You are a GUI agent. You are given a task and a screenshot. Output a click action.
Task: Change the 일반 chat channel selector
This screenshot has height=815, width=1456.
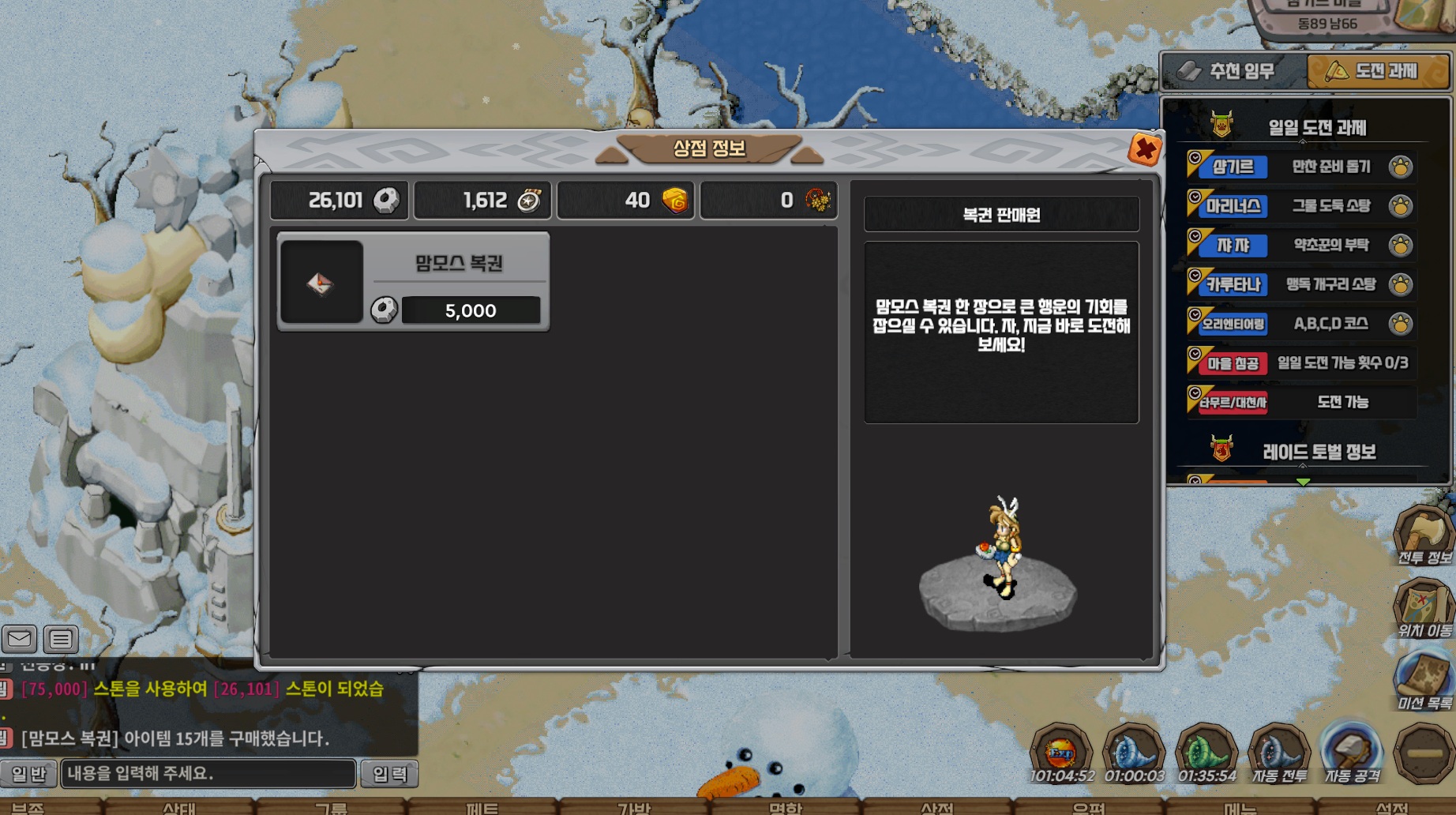(x=28, y=774)
